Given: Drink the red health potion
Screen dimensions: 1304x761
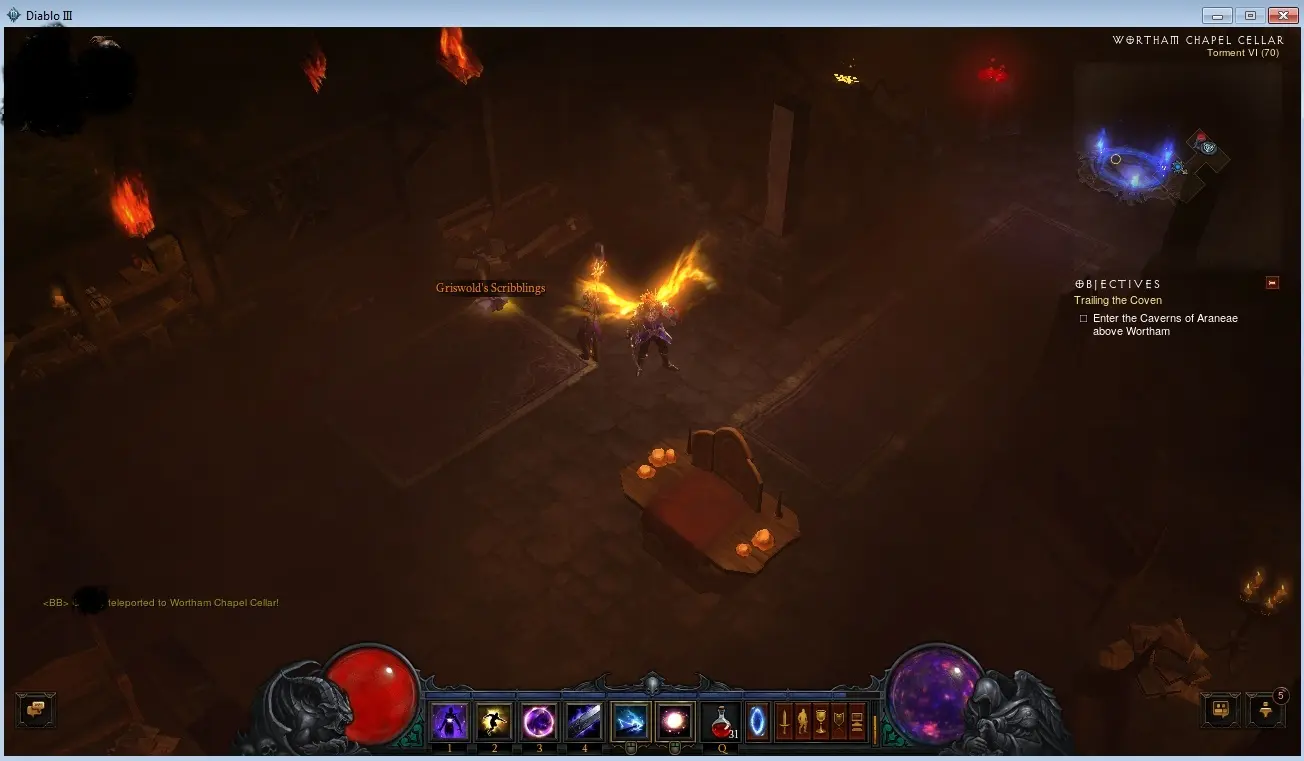Looking at the screenshot, I should (720, 721).
